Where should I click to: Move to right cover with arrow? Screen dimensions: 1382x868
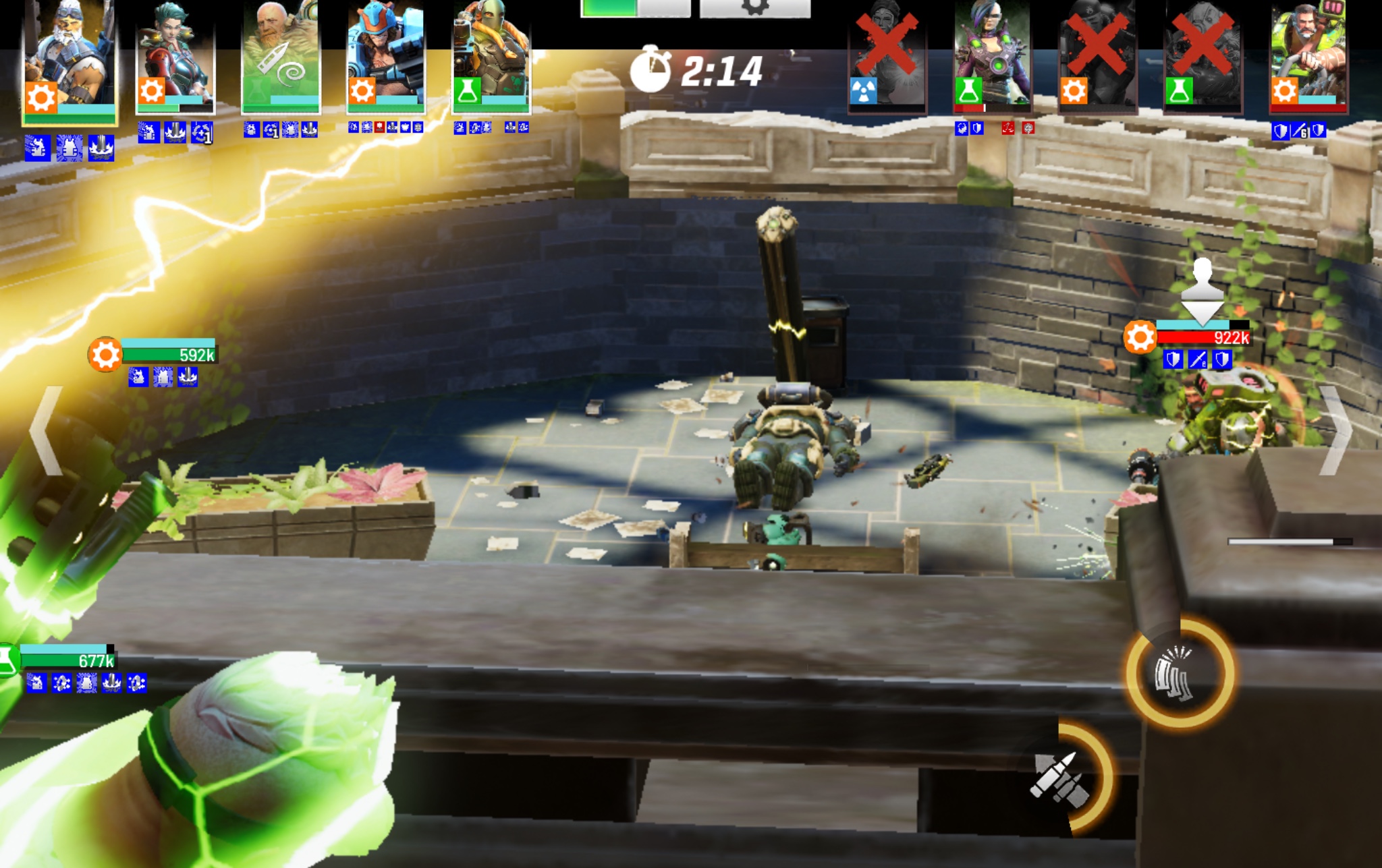tap(1335, 430)
